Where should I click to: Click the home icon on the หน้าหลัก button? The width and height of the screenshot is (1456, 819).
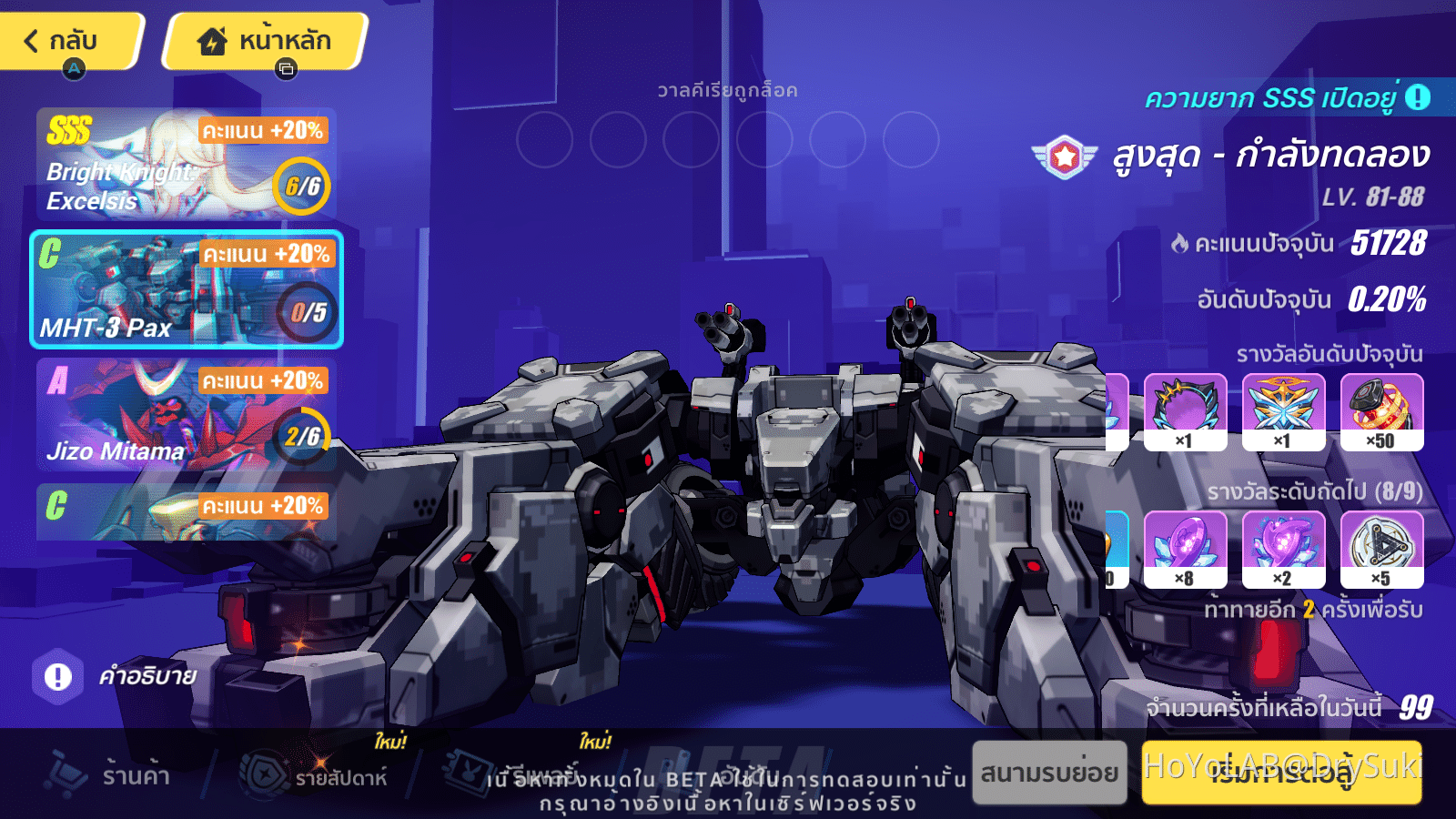click(x=211, y=39)
